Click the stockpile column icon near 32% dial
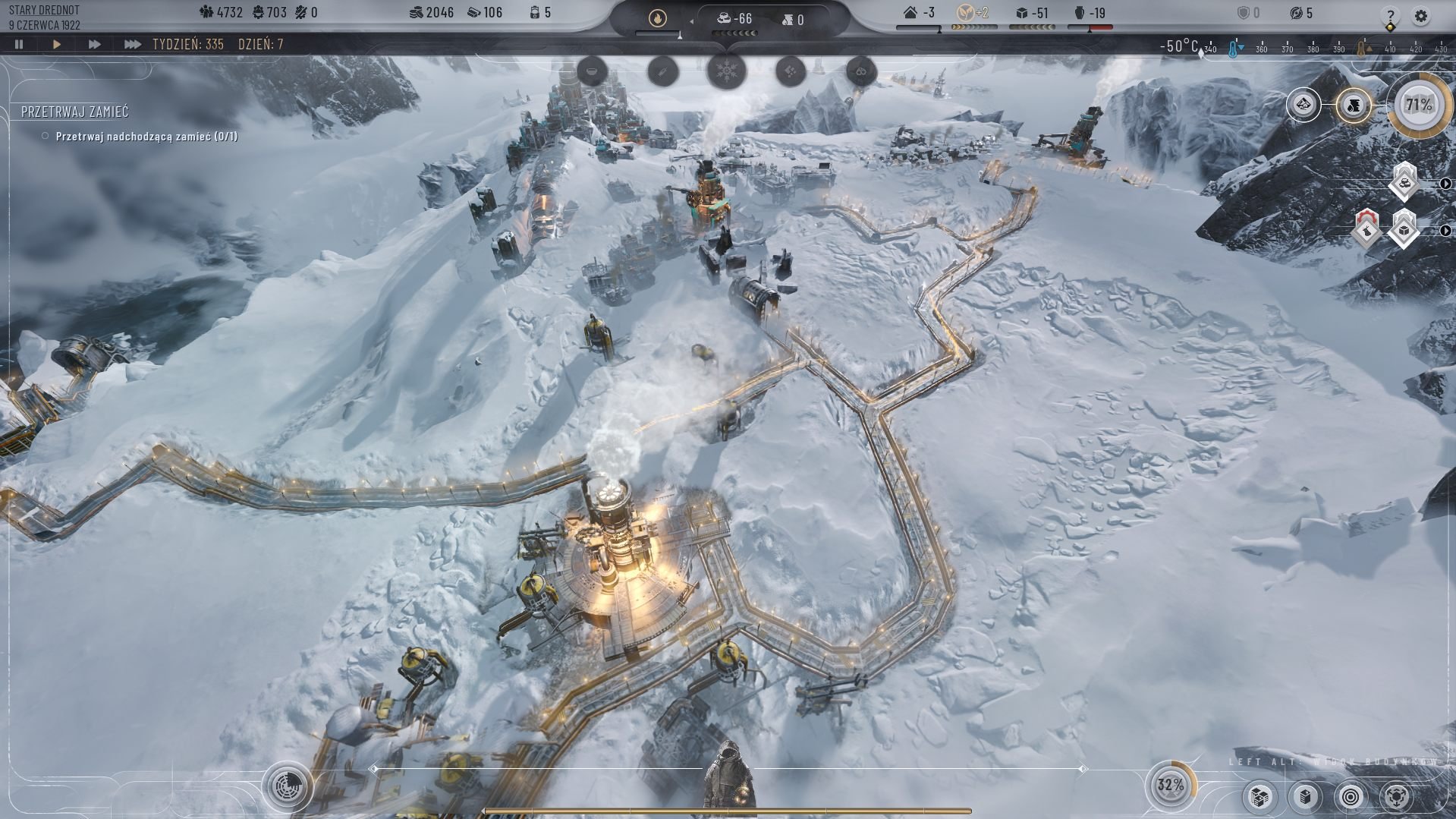This screenshot has height=819, width=1456. [x=1304, y=798]
